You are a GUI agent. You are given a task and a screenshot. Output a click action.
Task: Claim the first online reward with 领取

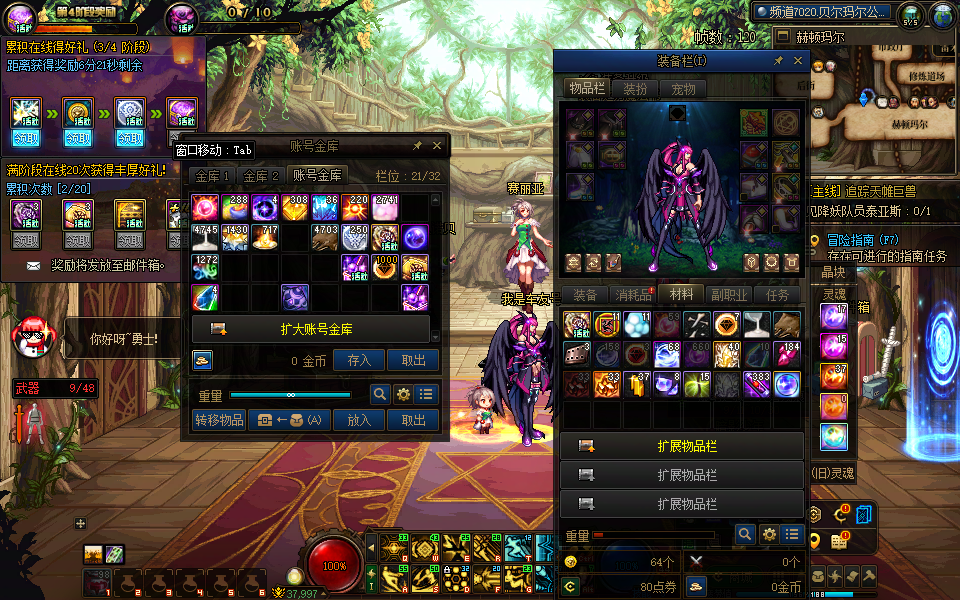coord(25,137)
